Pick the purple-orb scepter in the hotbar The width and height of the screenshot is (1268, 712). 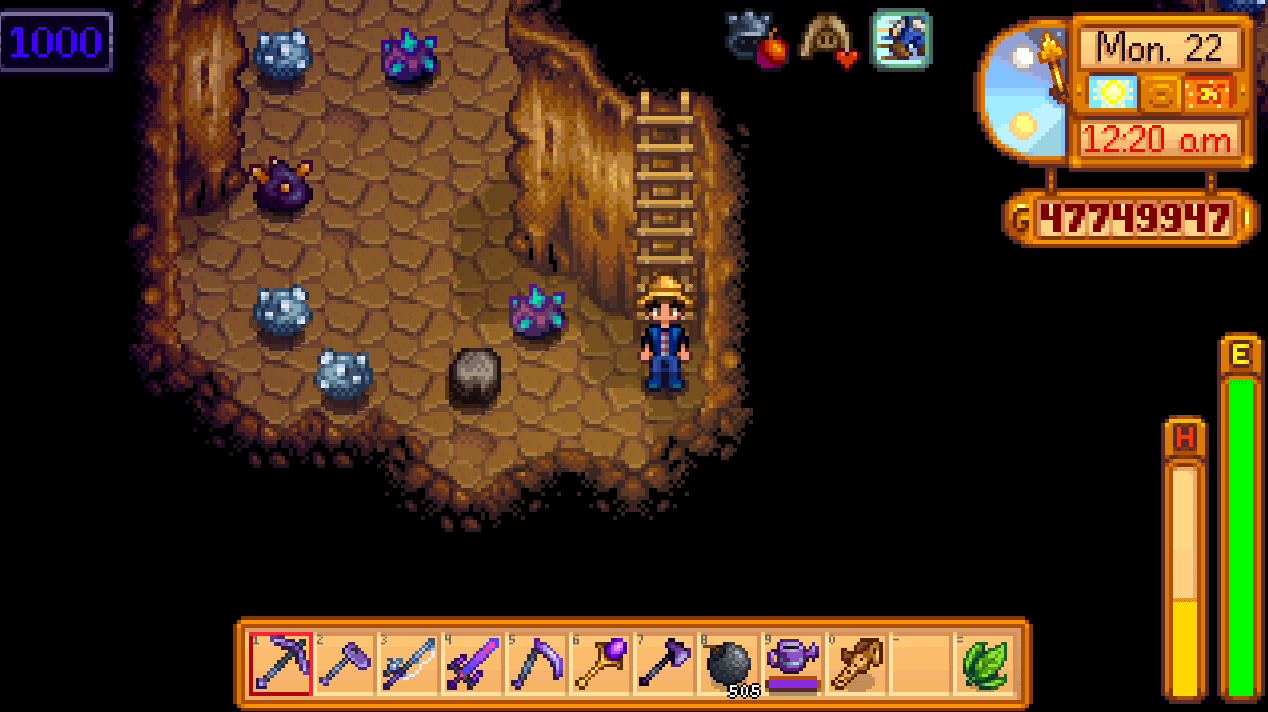click(601, 663)
